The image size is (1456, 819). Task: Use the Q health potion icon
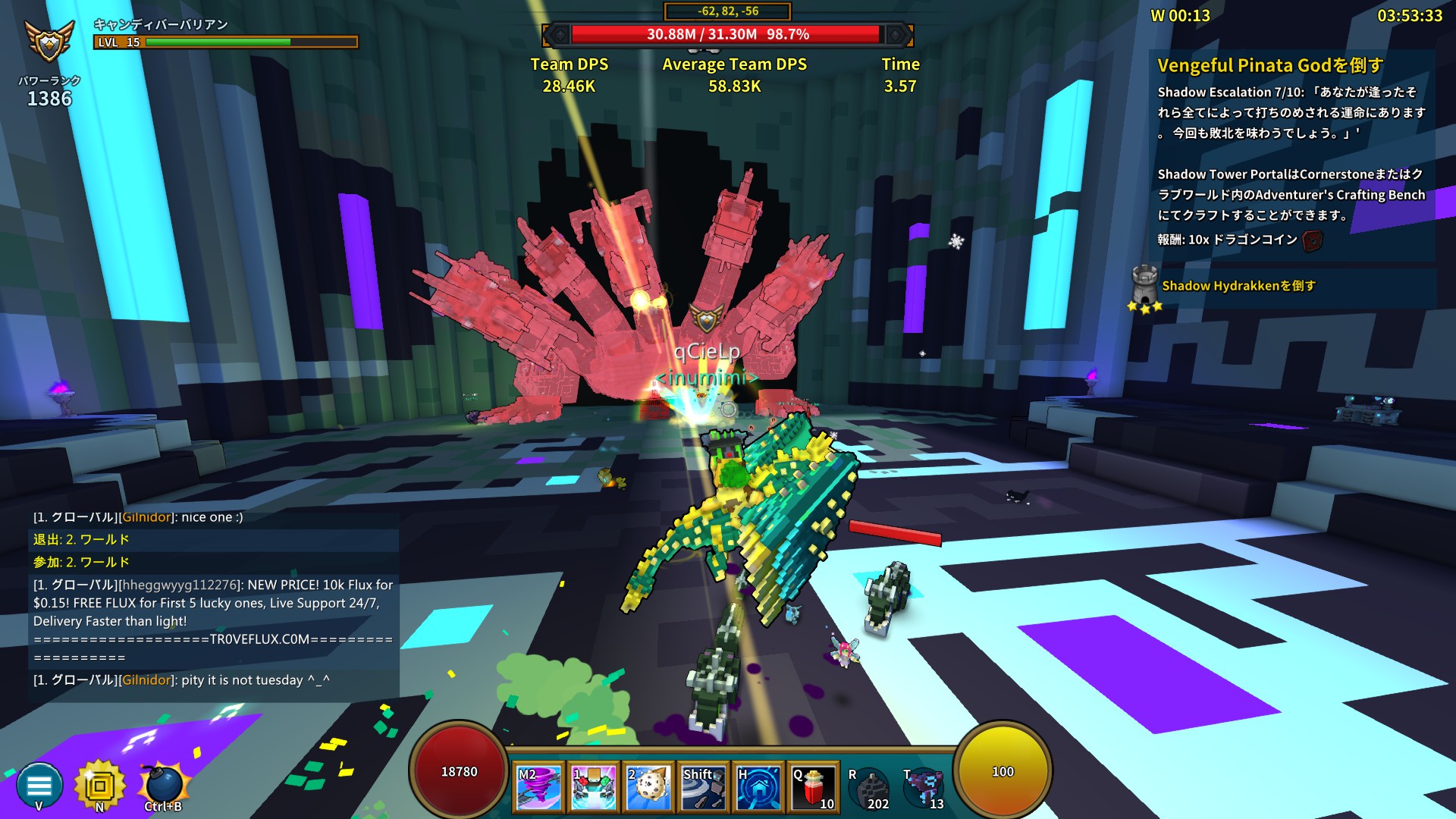pos(811,786)
